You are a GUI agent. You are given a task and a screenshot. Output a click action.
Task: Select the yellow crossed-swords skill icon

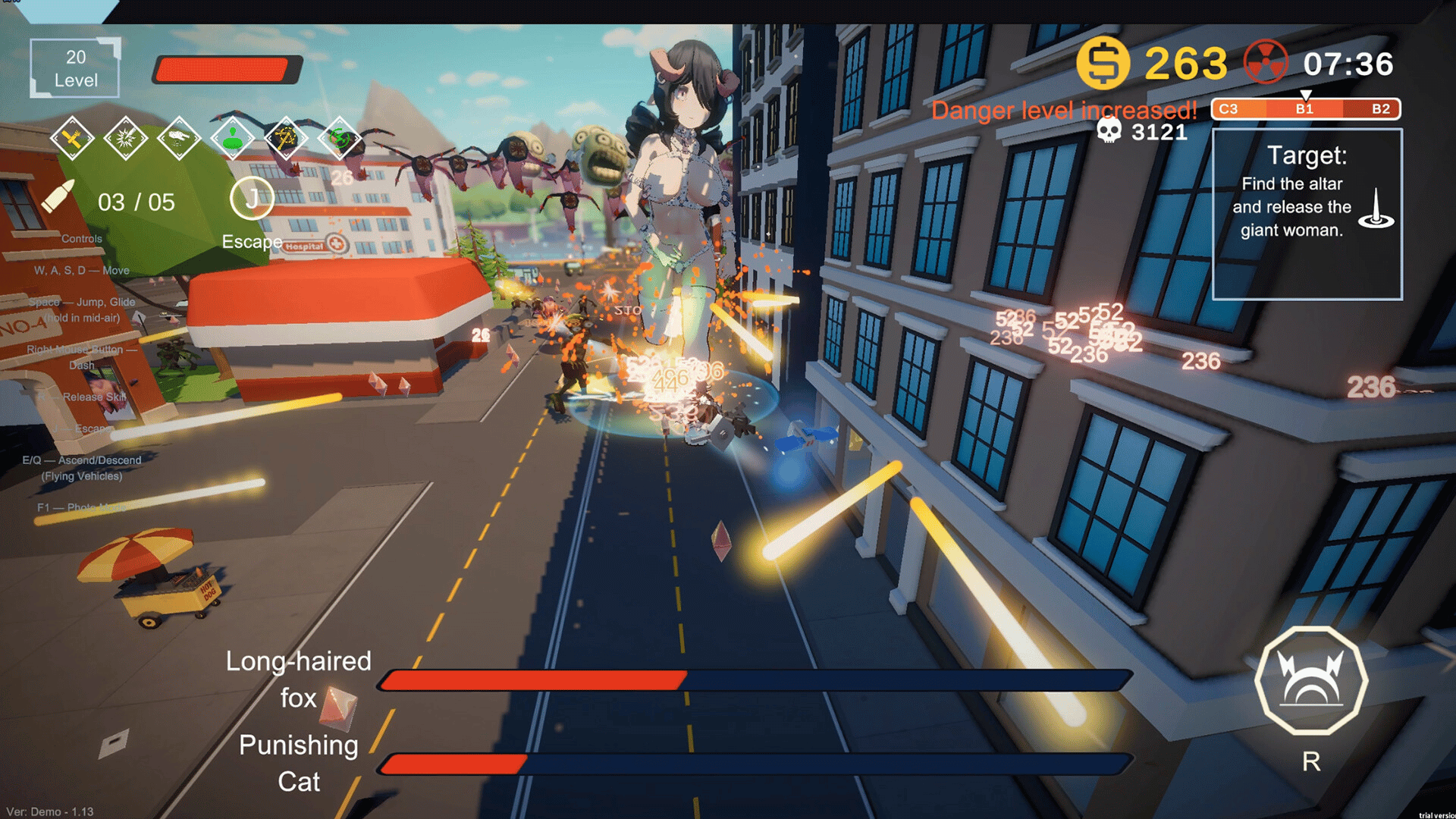pyautogui.click(x=286, y=139)
